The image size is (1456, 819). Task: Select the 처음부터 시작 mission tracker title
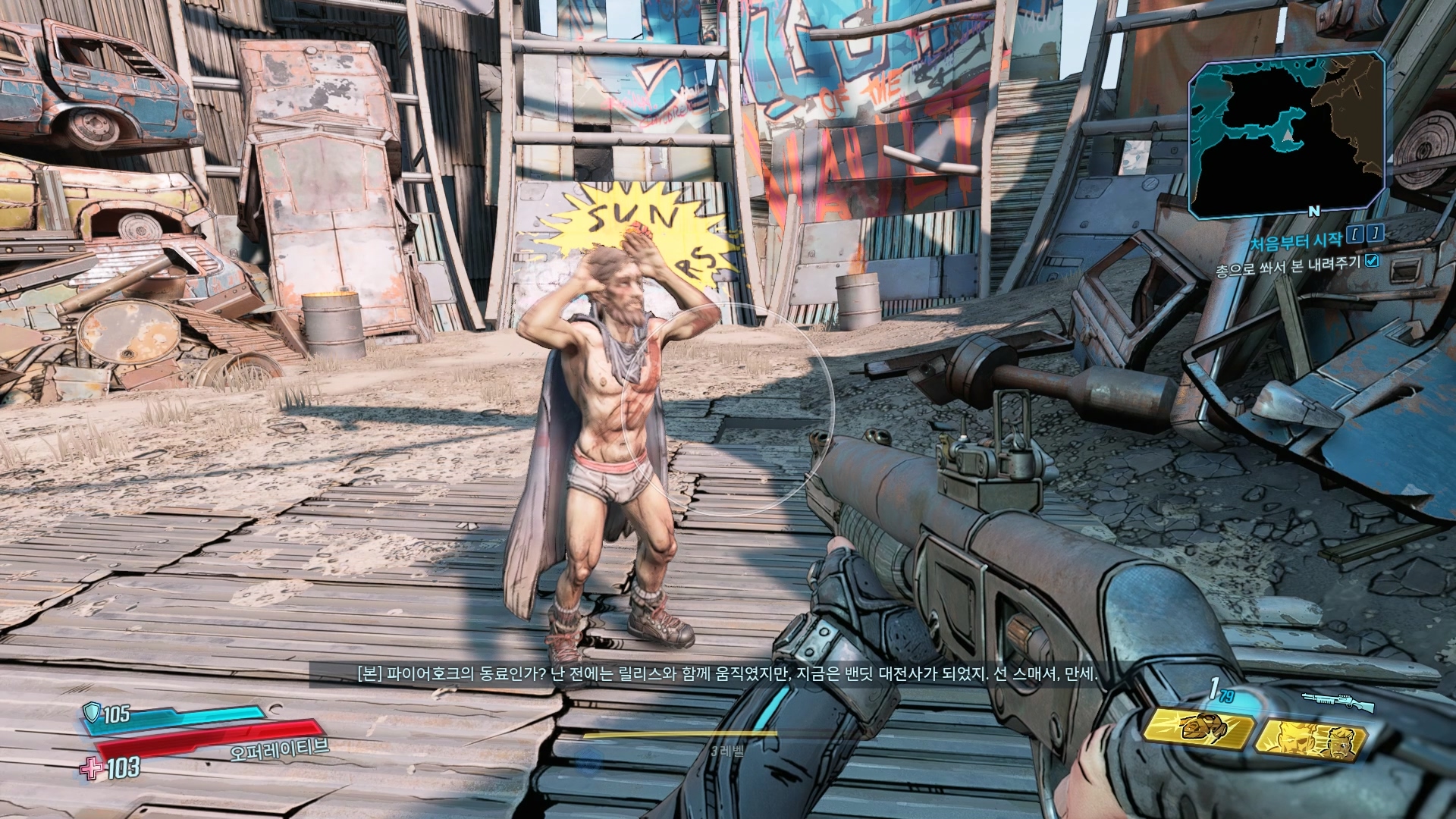[1295, 241]
